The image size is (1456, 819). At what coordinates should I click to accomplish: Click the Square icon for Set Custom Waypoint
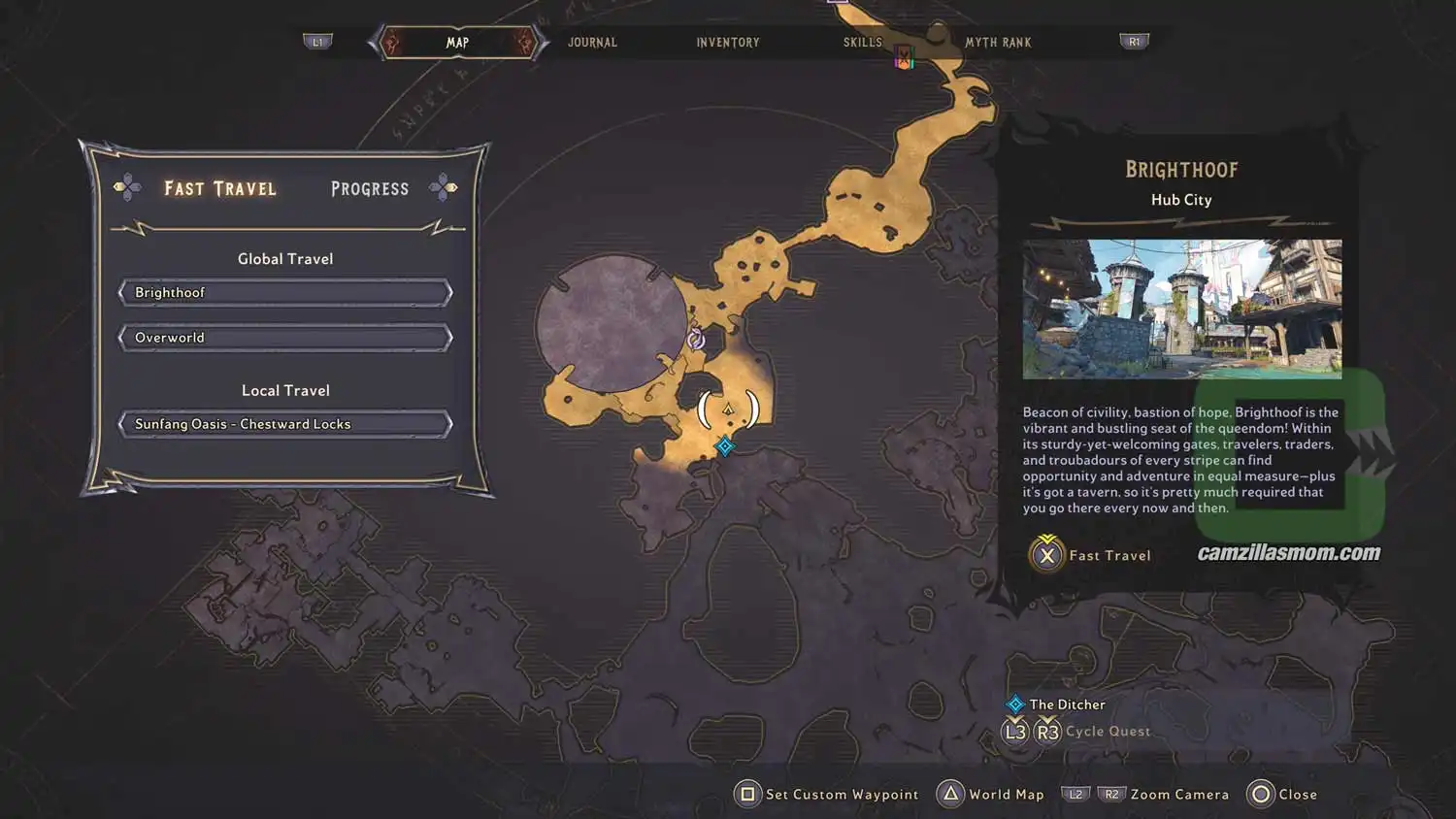point(747,794)
